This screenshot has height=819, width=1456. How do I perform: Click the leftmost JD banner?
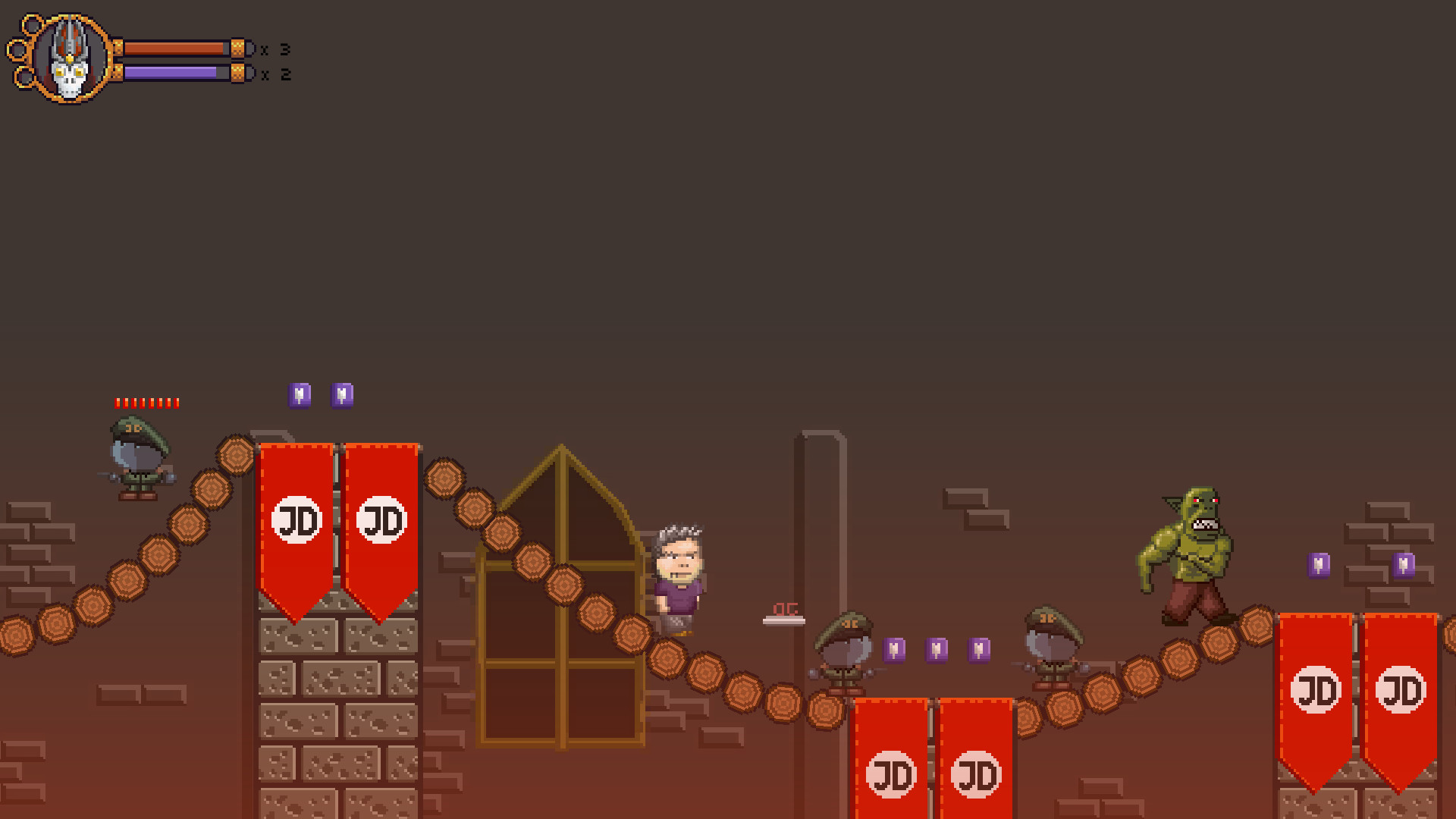[297, 523]
